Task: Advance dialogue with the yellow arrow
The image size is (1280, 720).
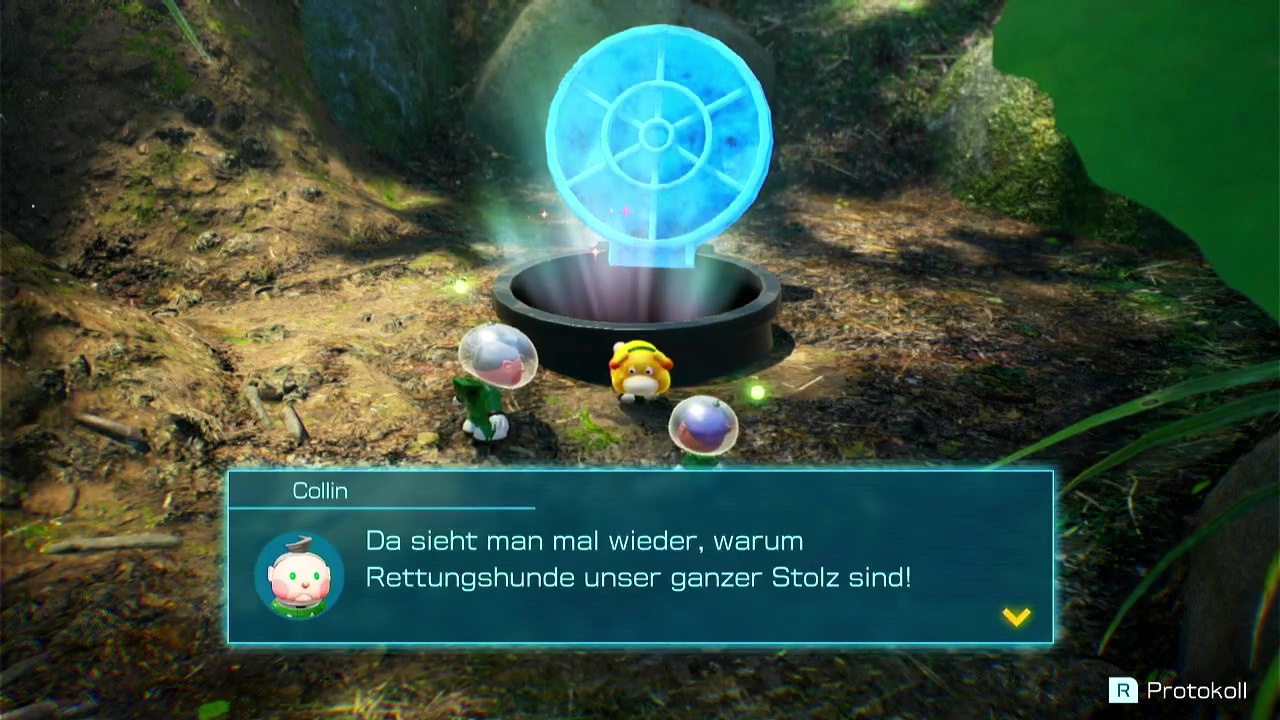Action: tap(1016, 617)
